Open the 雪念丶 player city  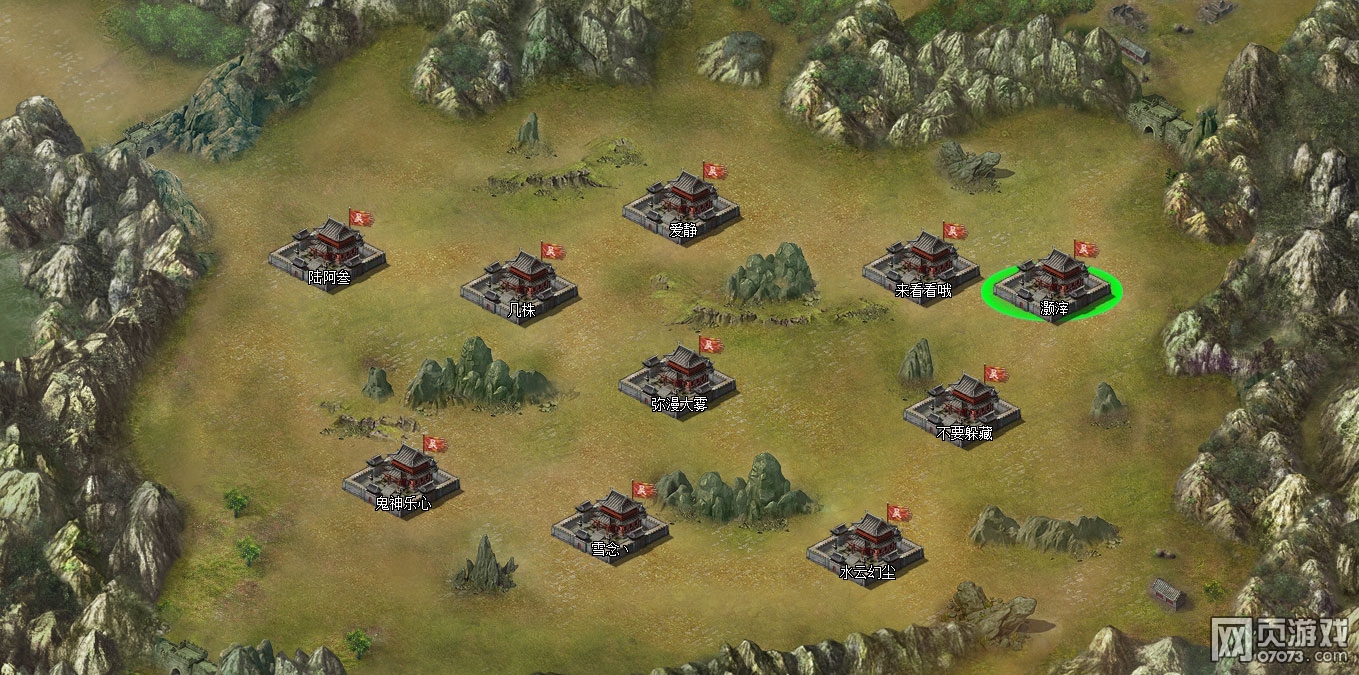click(x=610, y=520)
